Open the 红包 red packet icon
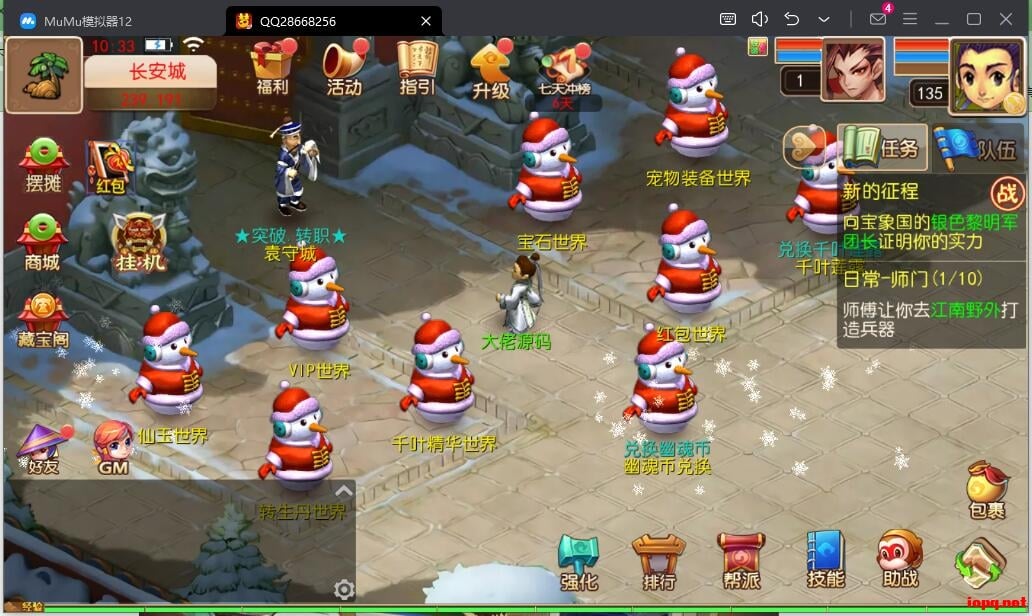This screenshot has width=1032, height=616. coord(109,165)
